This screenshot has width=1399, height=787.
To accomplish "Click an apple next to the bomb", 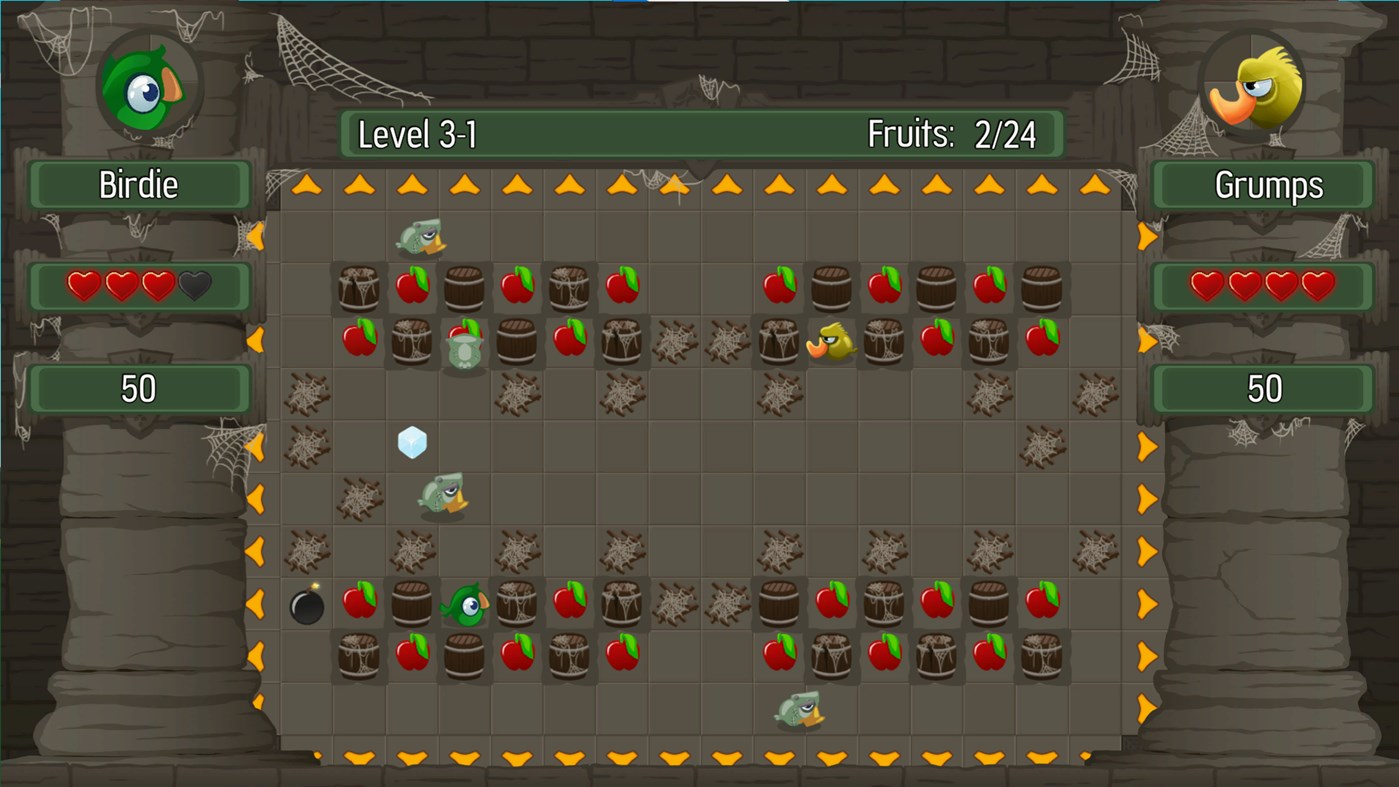I will (x=360, y=600).
